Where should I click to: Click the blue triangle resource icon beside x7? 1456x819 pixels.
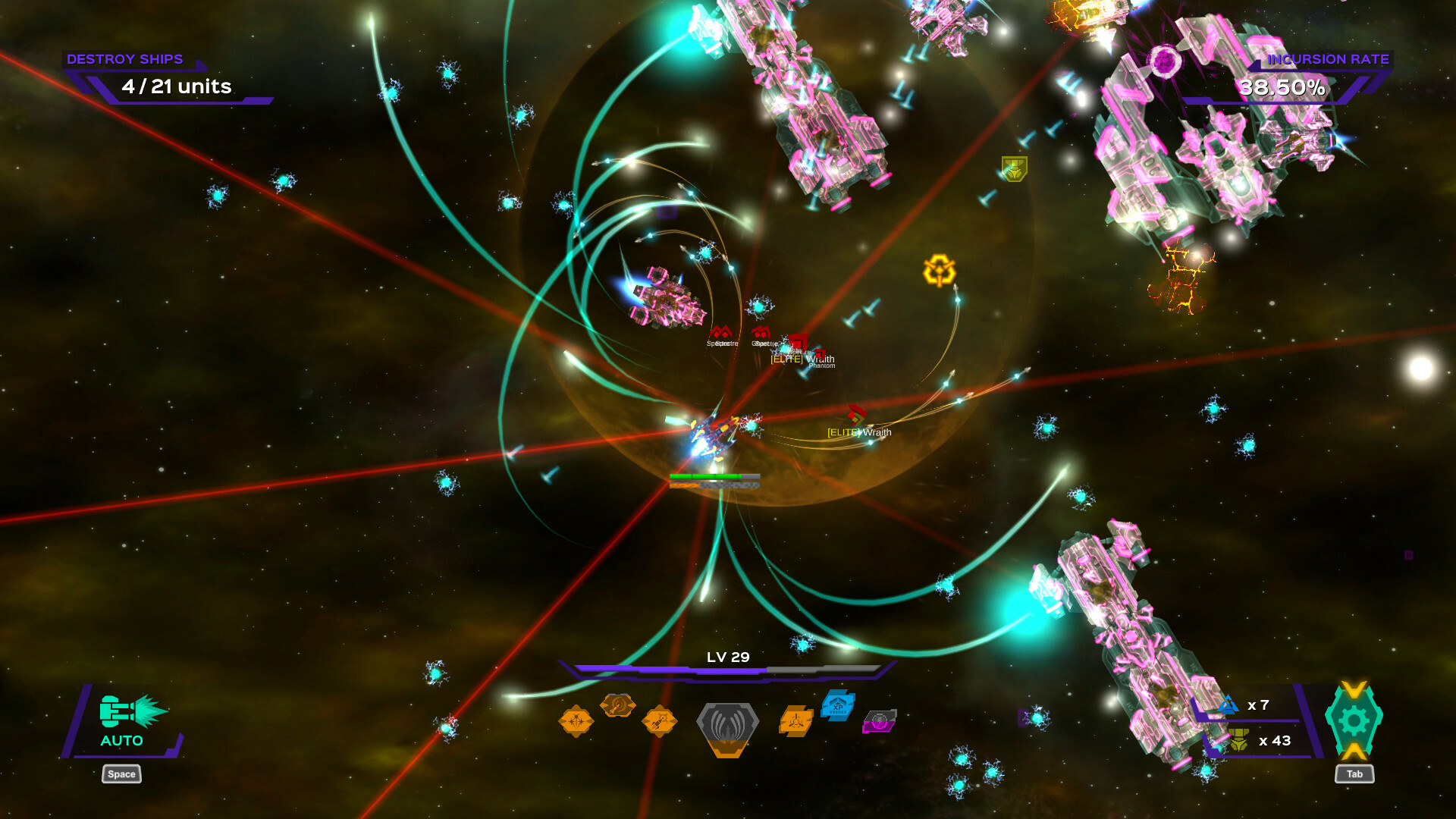click(x=1228, y=704)
